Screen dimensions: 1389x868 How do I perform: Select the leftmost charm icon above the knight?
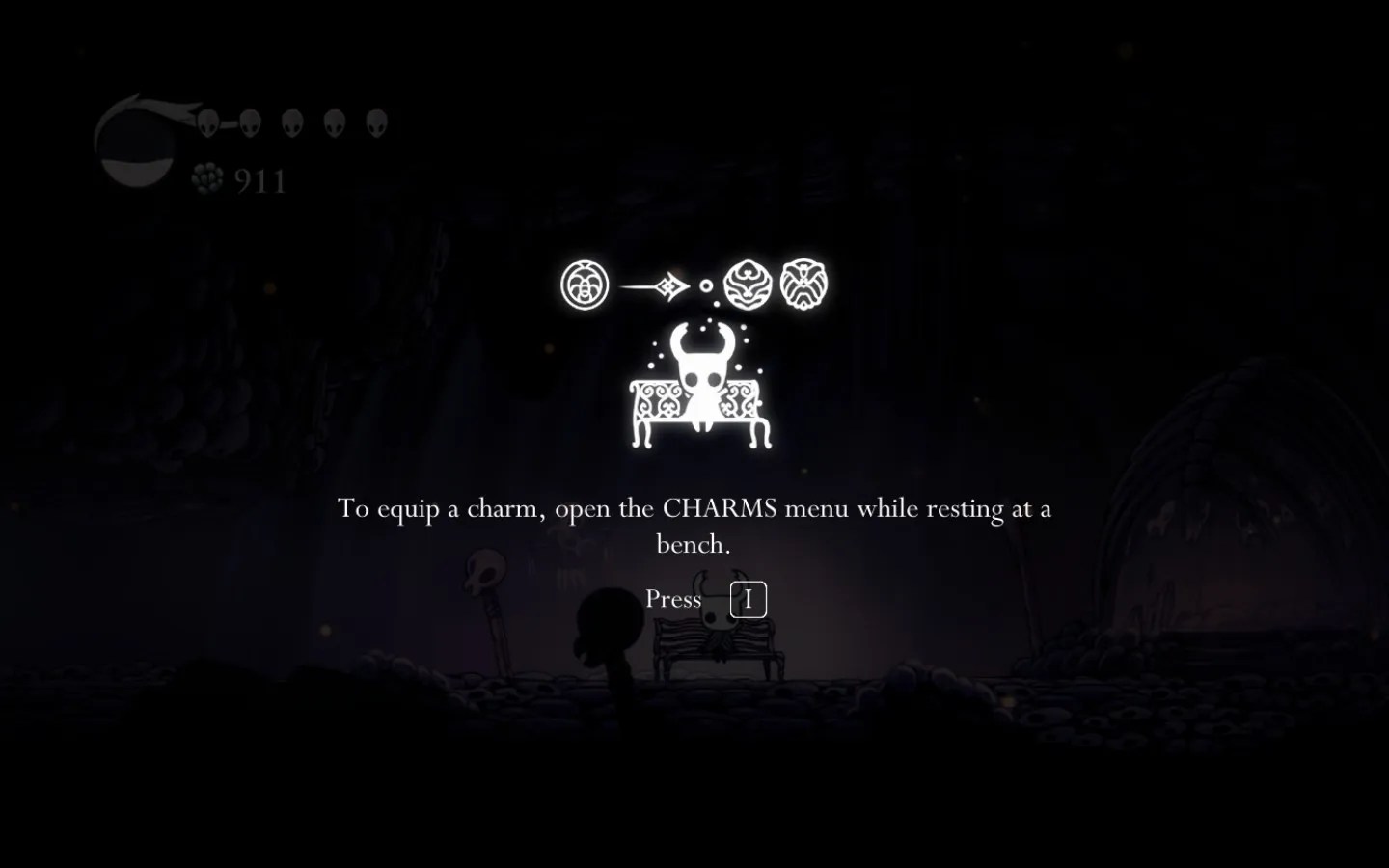(x=584, y=285)
